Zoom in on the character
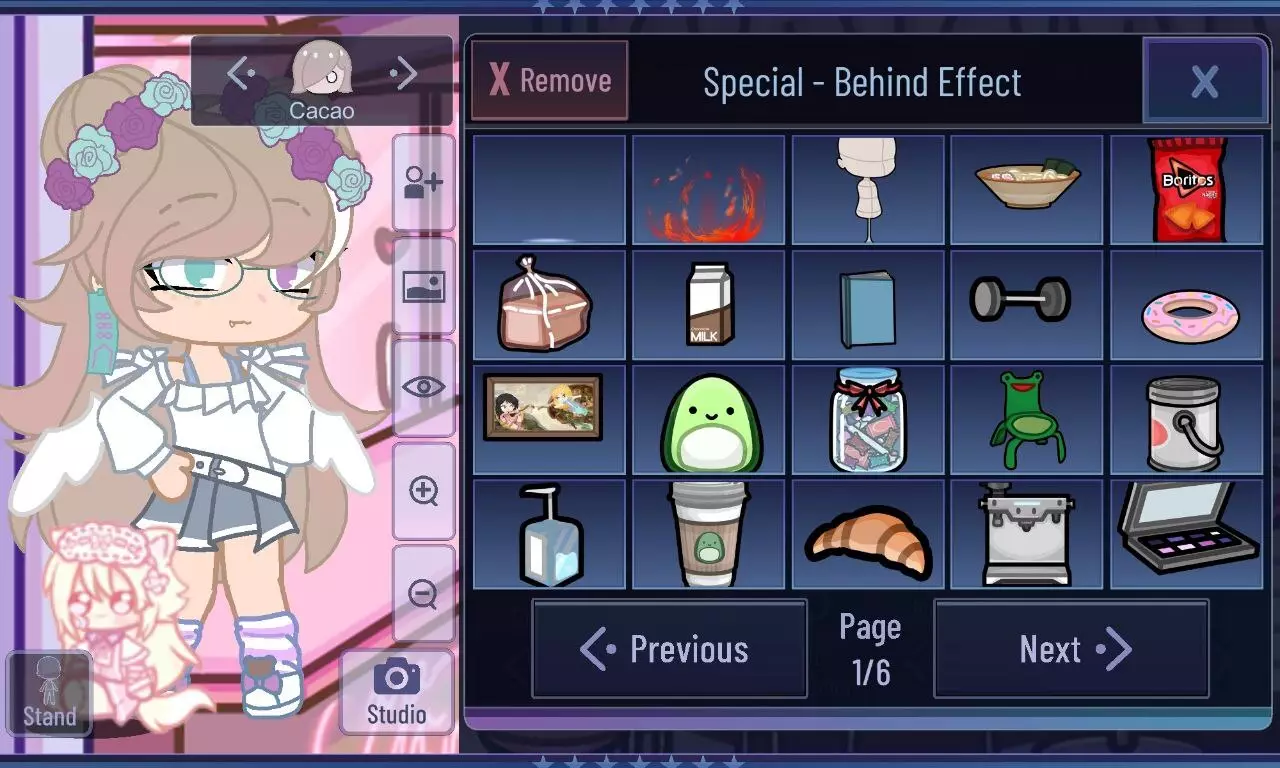 pos(424,490)
